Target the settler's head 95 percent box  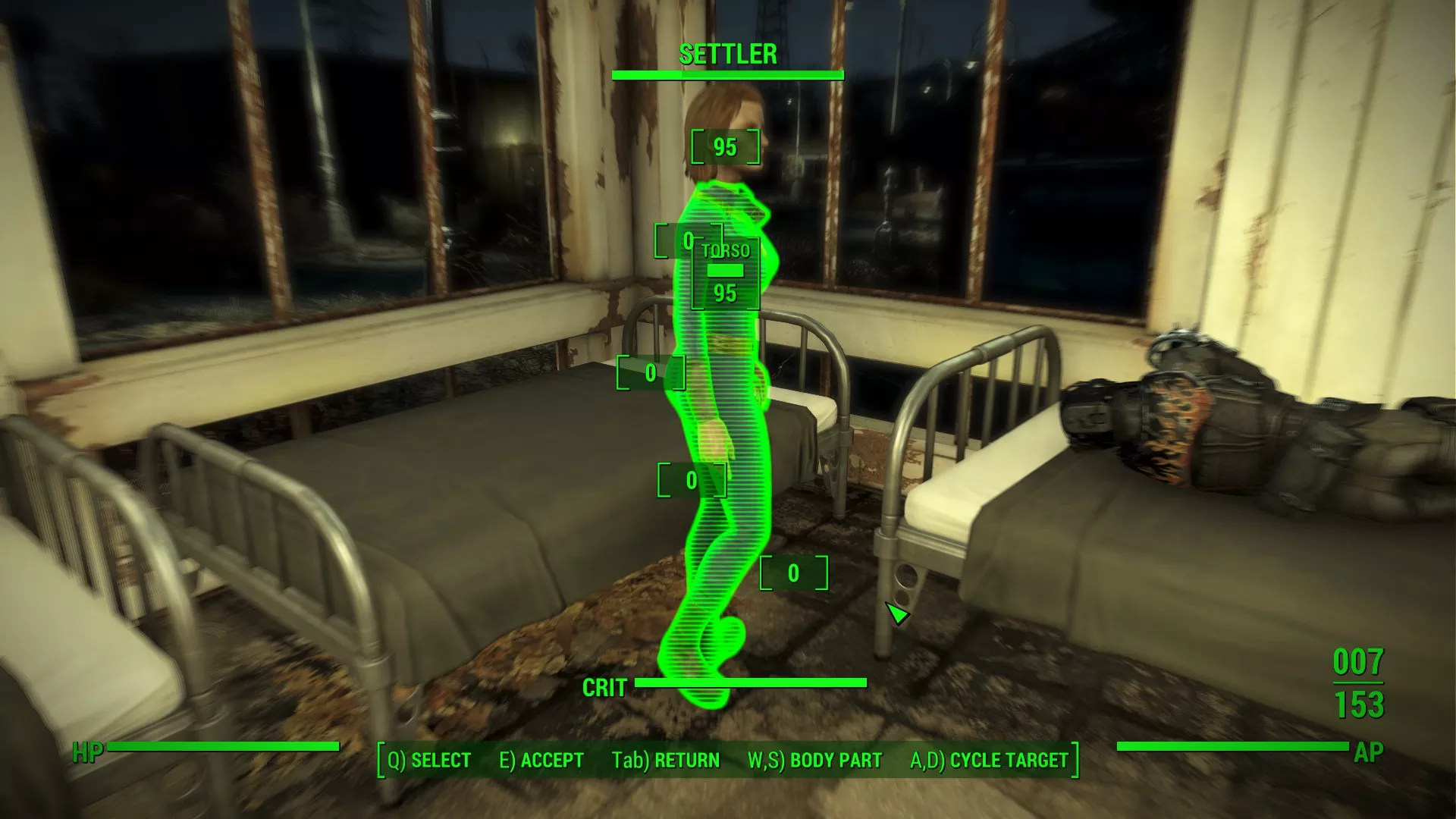pyautogui.click(x=725, y=147)
